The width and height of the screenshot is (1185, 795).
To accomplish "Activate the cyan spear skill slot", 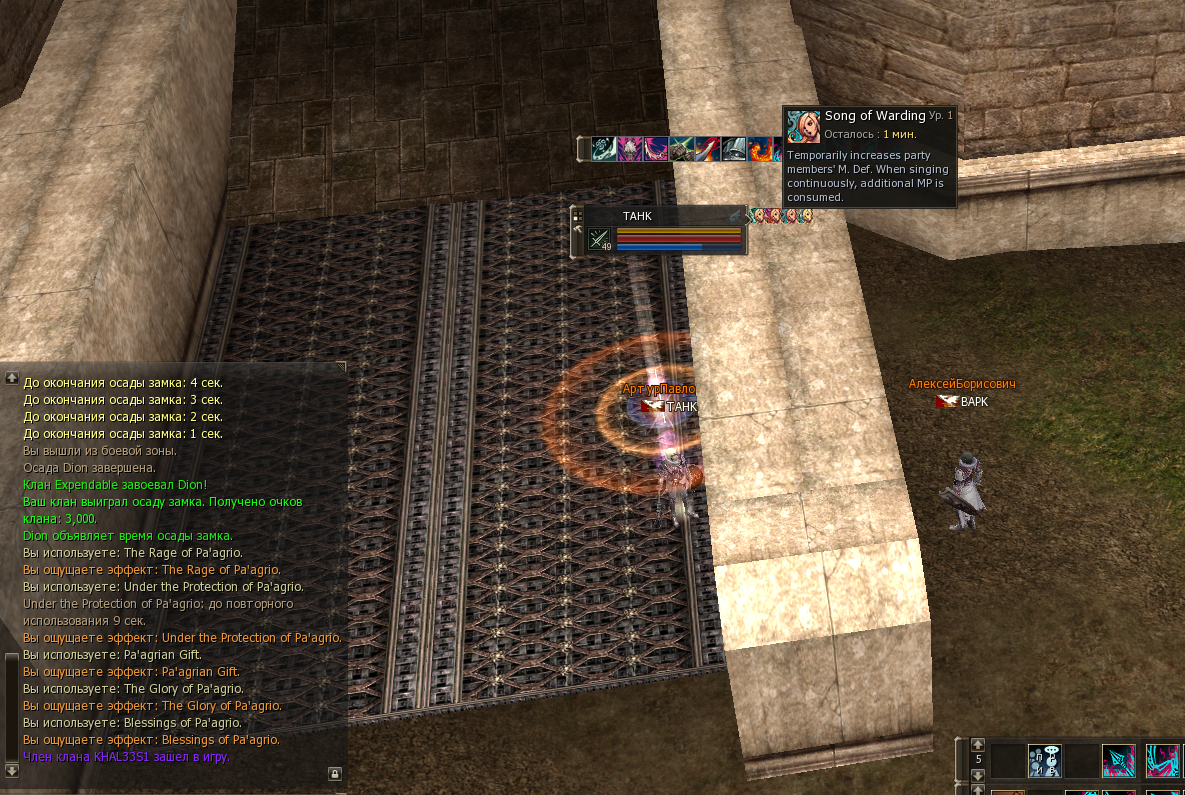I will pos(1118,760).
